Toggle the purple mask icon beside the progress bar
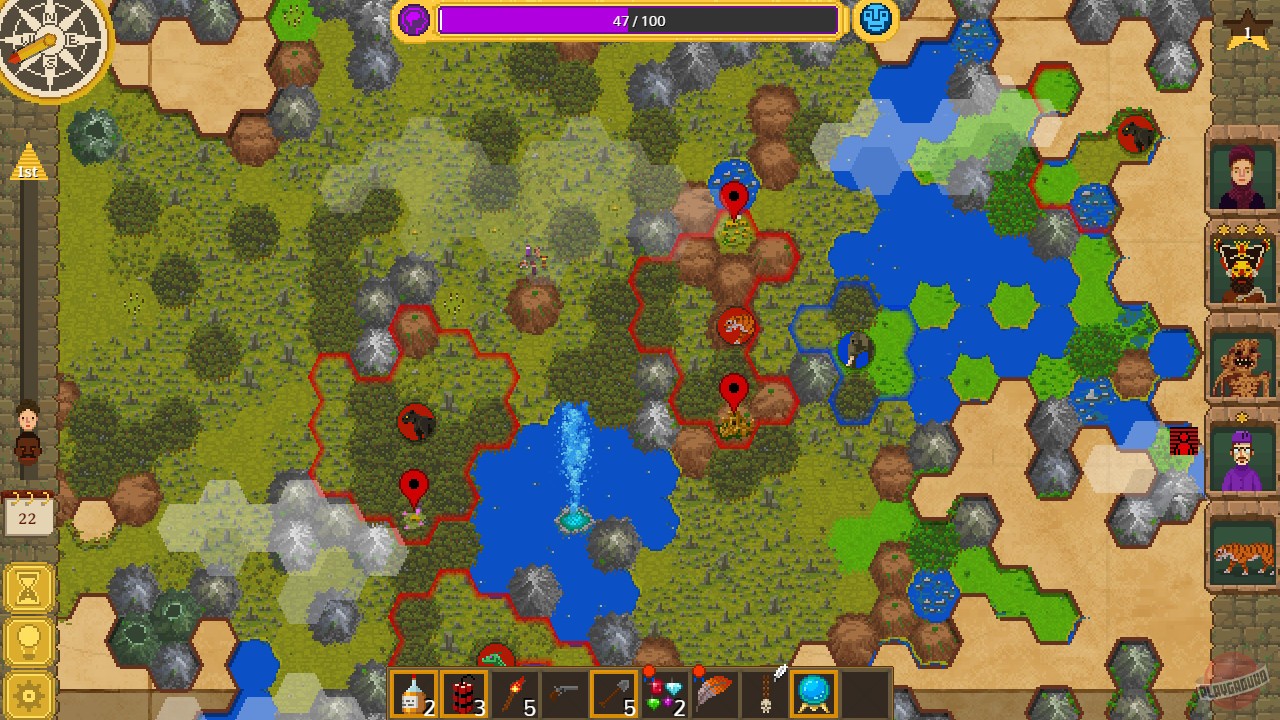Screen dimensions: 1280x720 (412, 18)
